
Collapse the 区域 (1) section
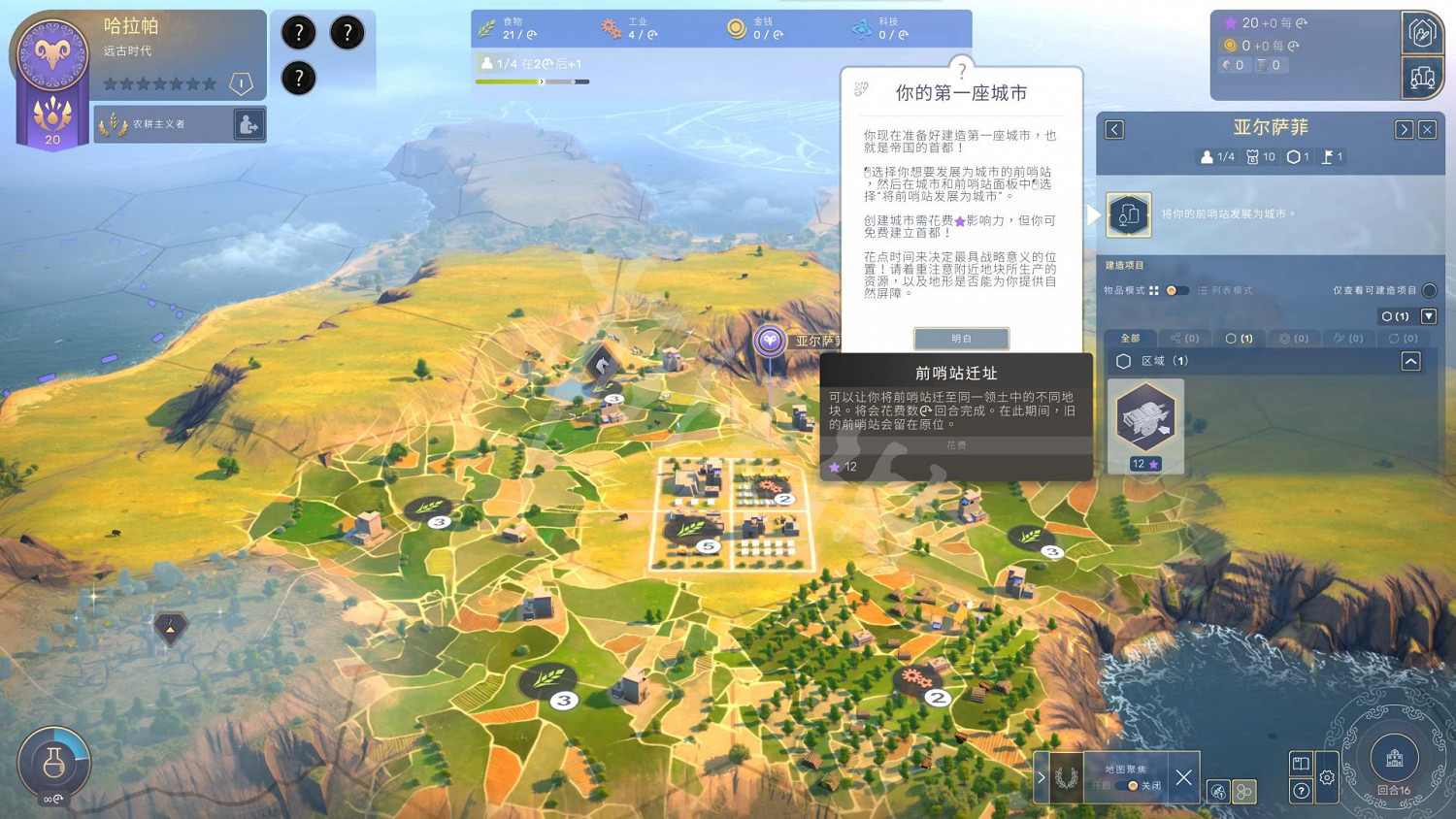[x=1410, y=361]
